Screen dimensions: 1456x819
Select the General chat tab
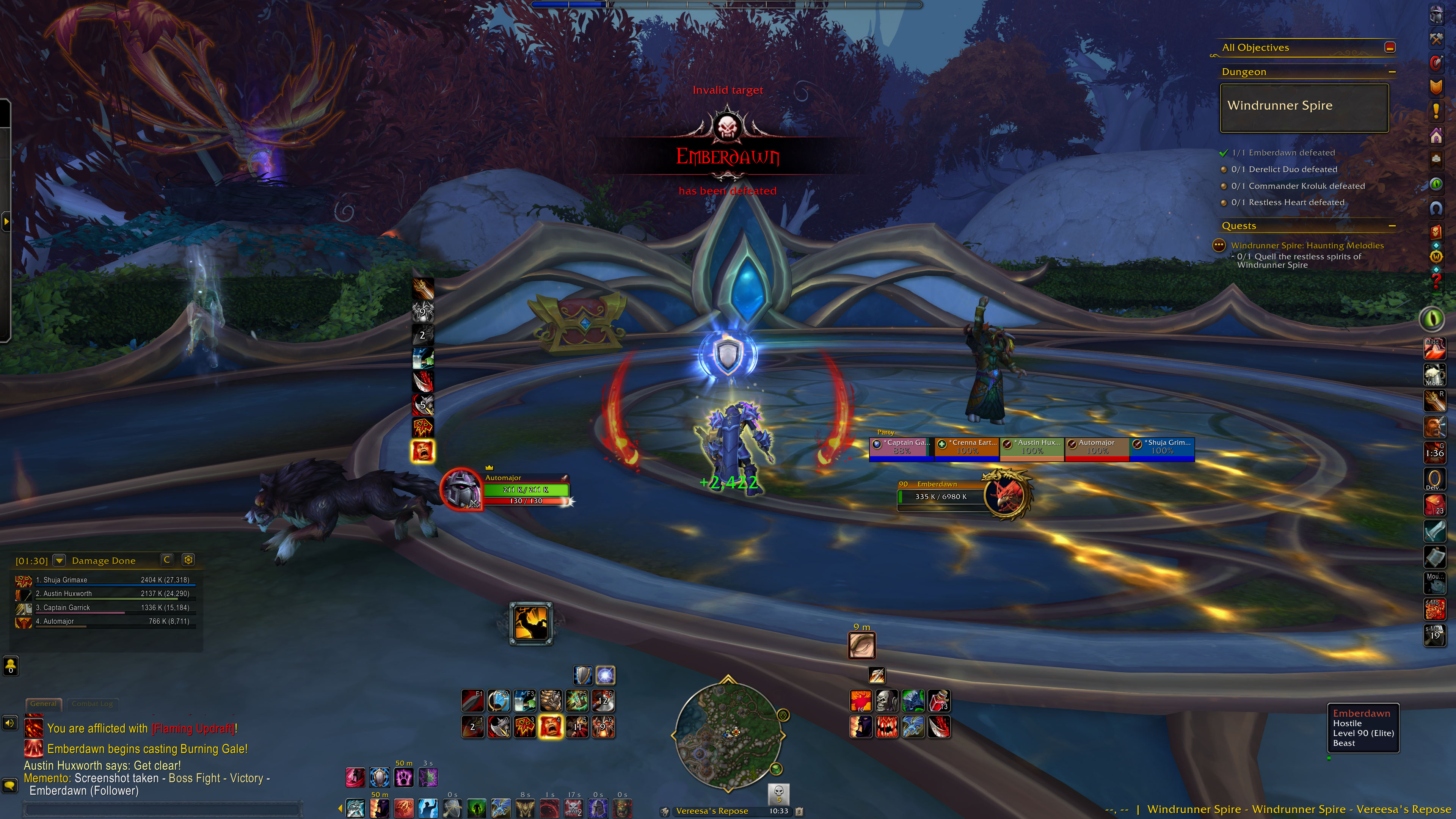pos(43,704)
